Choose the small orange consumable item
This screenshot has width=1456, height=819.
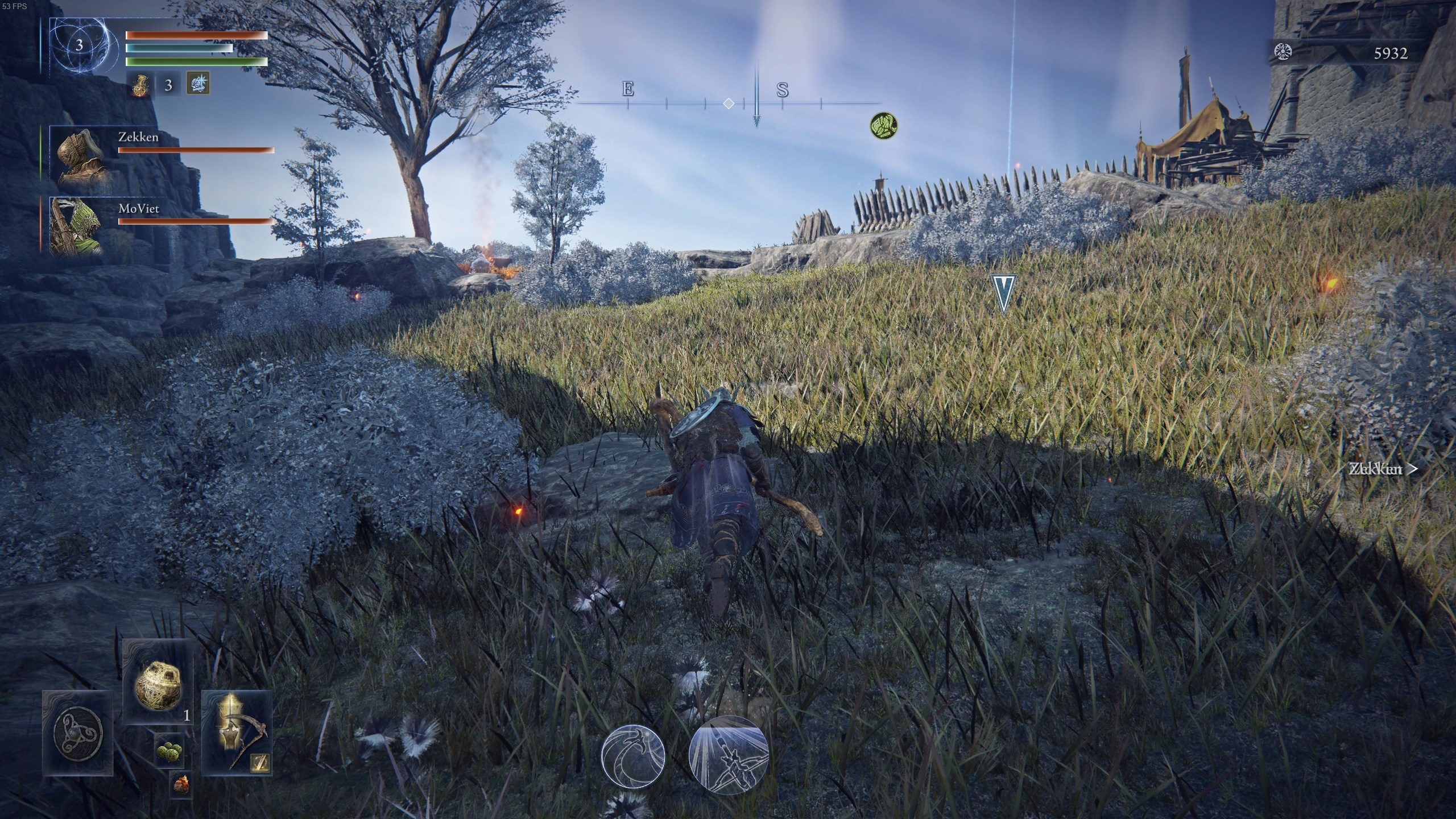pos(181,785)
